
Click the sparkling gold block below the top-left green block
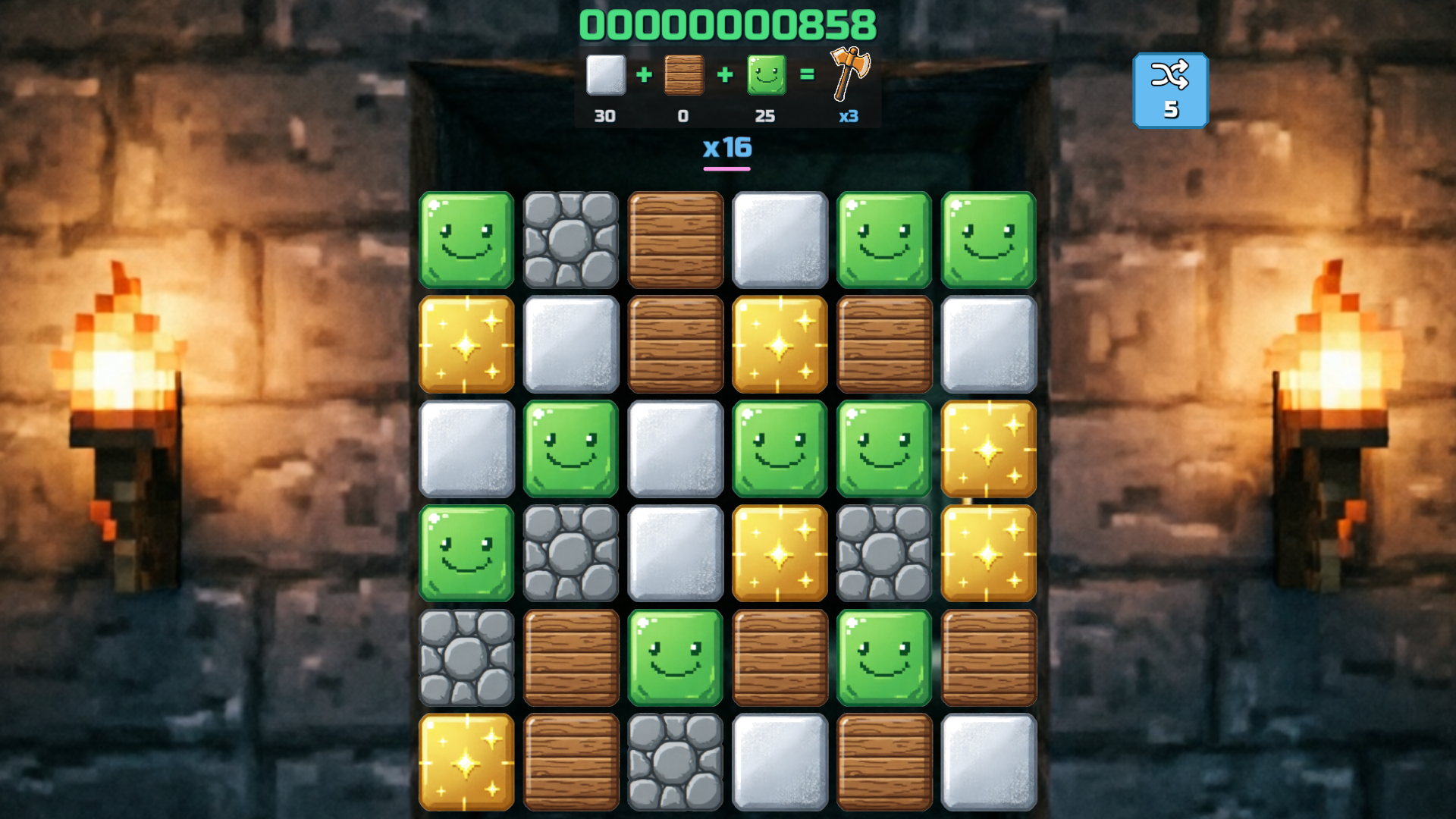click(x=466, y=345)
